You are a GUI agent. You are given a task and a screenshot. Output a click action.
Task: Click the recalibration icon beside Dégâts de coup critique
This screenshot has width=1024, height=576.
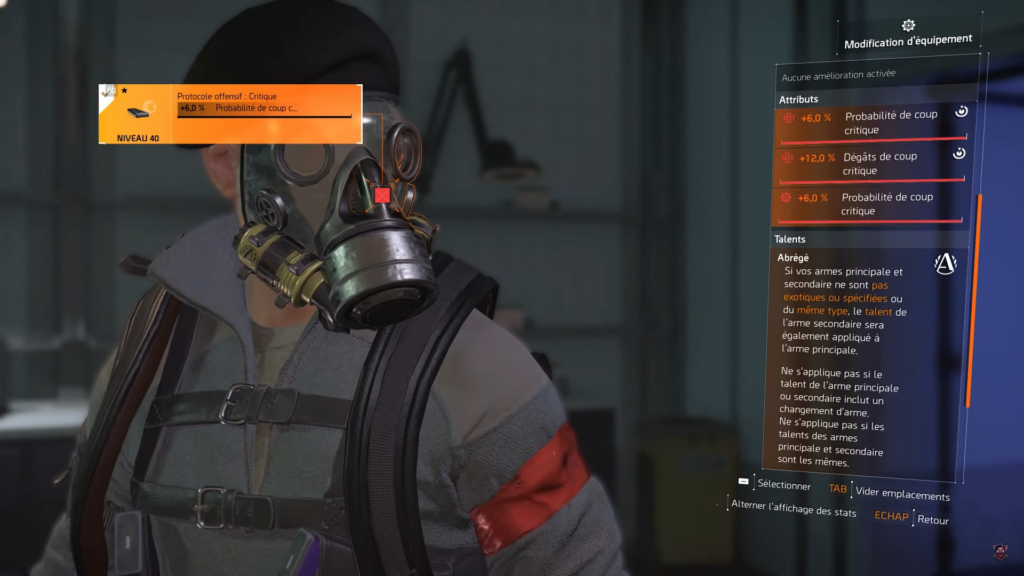point(958,153)
